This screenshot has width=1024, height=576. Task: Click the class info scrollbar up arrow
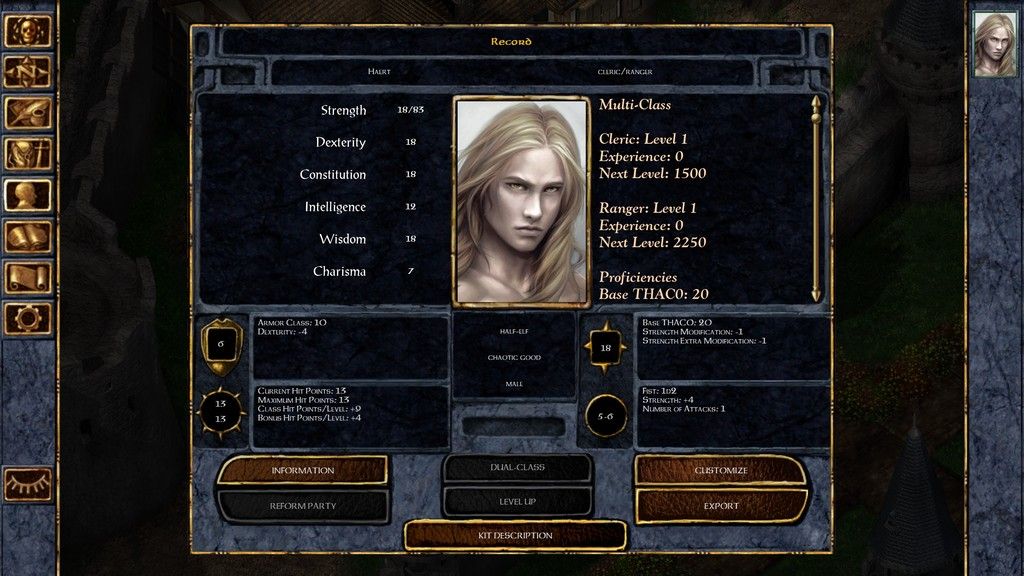click(x=816, y=102)
